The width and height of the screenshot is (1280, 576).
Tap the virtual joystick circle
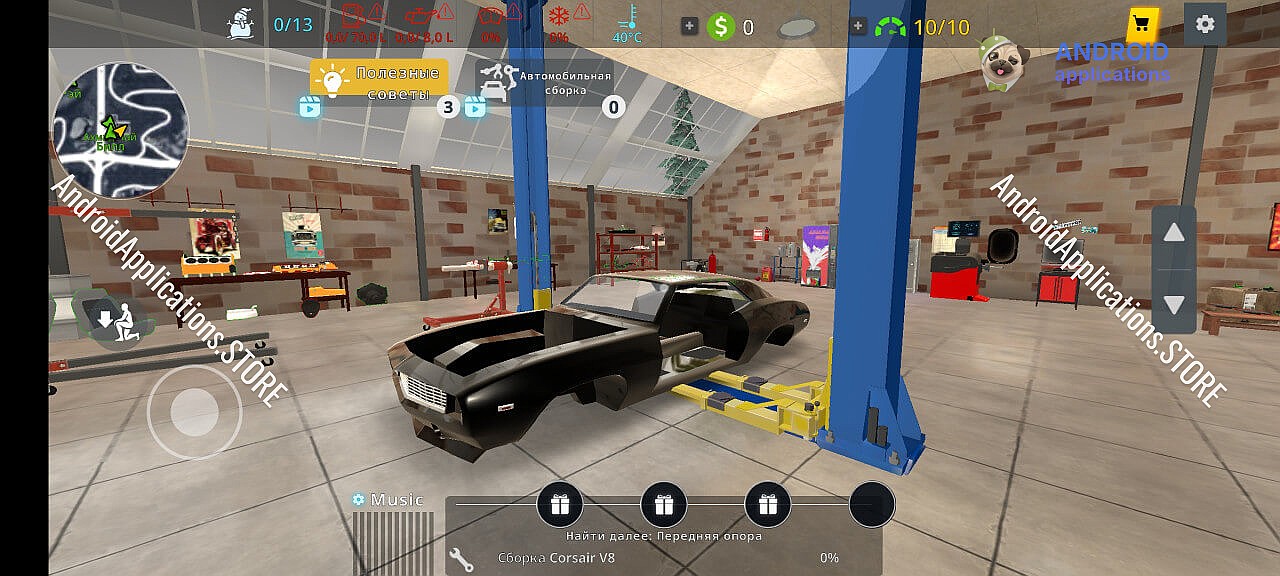(x=194, y=409)
